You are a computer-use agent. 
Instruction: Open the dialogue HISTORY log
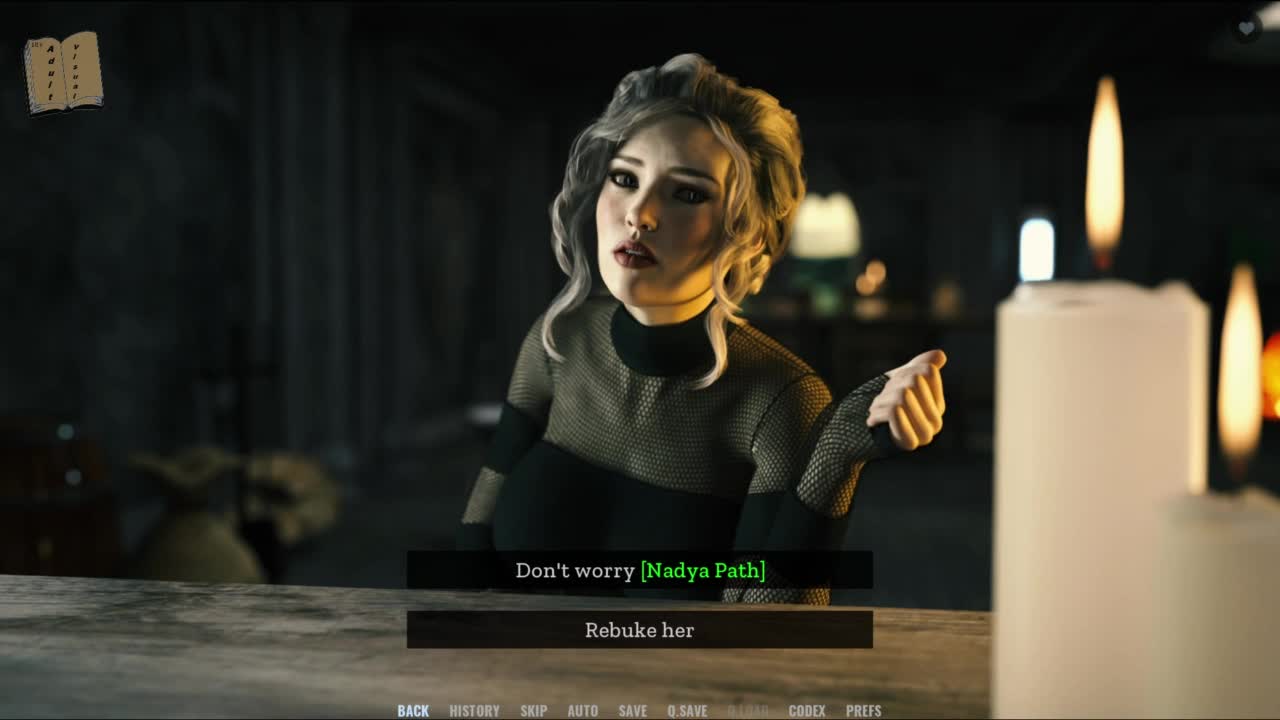(474, 711)
